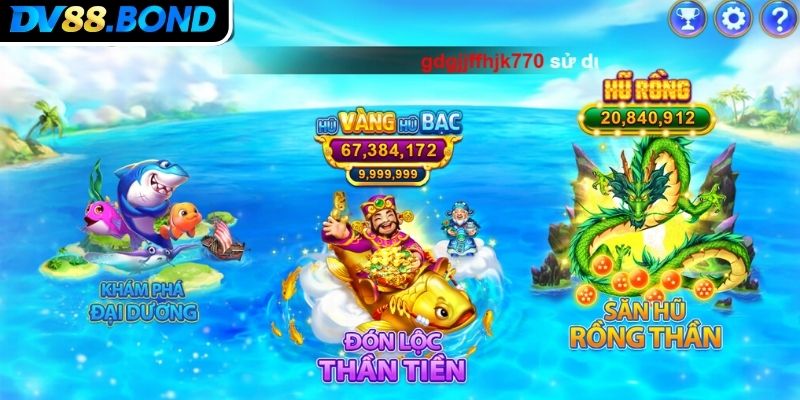Click the DV88.BOND logo
The height and width of the screenshot is (400, 800).
[x=110, y=19]
